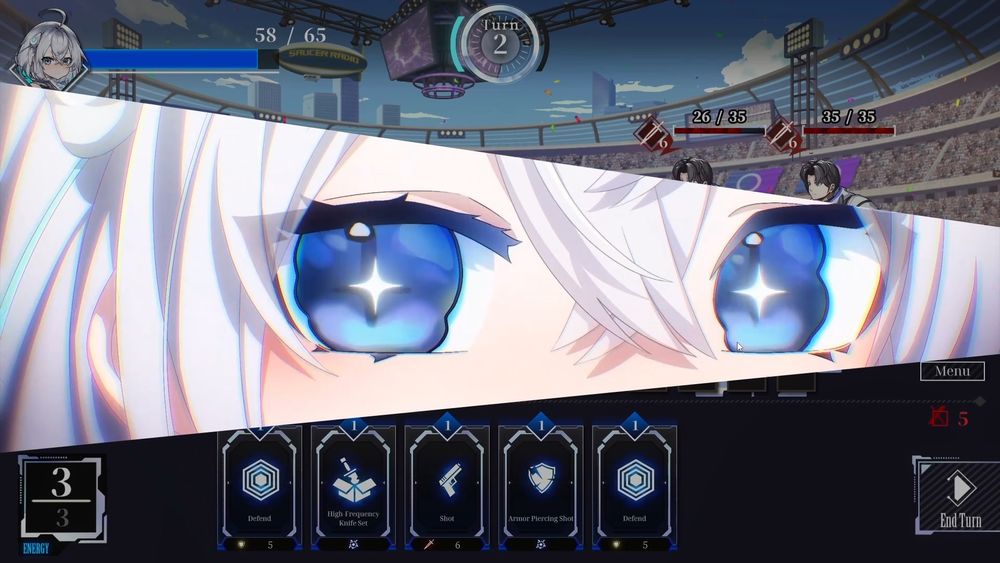Select the High Frequency Knife Set card
Viewport: 1000px width, 563px height.
[x=353, y=487]
